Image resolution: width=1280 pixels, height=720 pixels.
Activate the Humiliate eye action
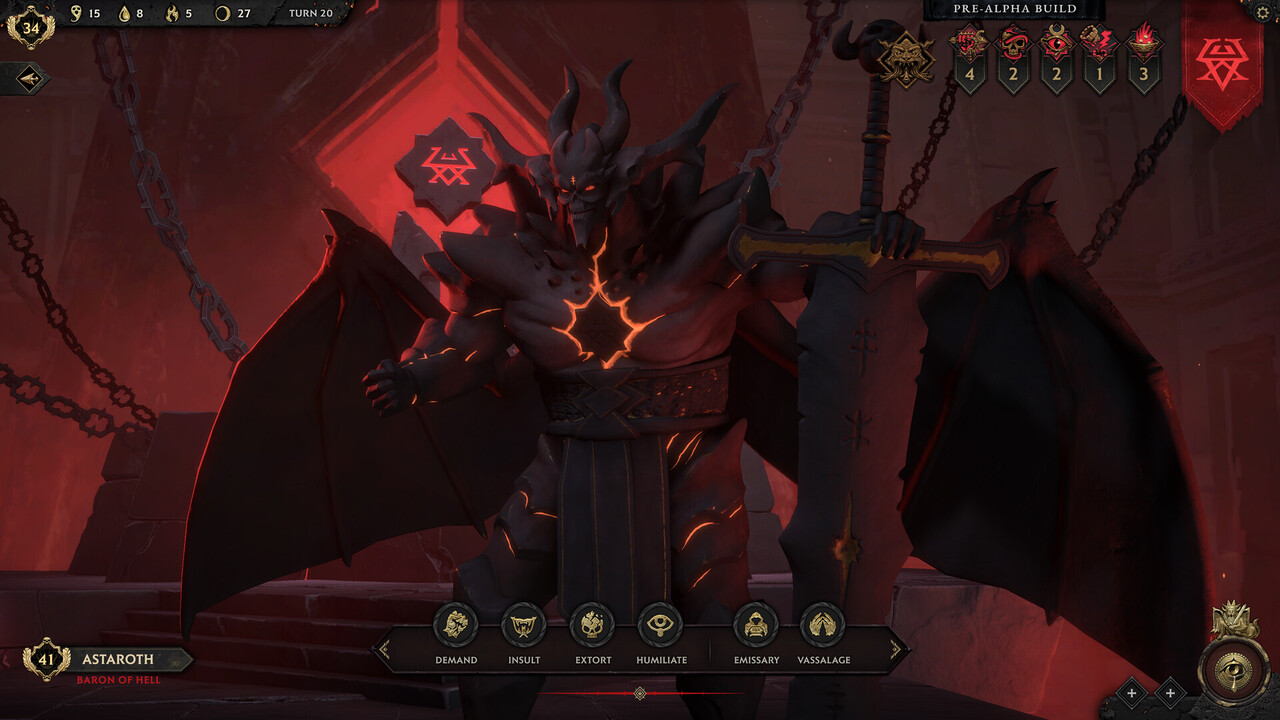(x=660, y=626)
